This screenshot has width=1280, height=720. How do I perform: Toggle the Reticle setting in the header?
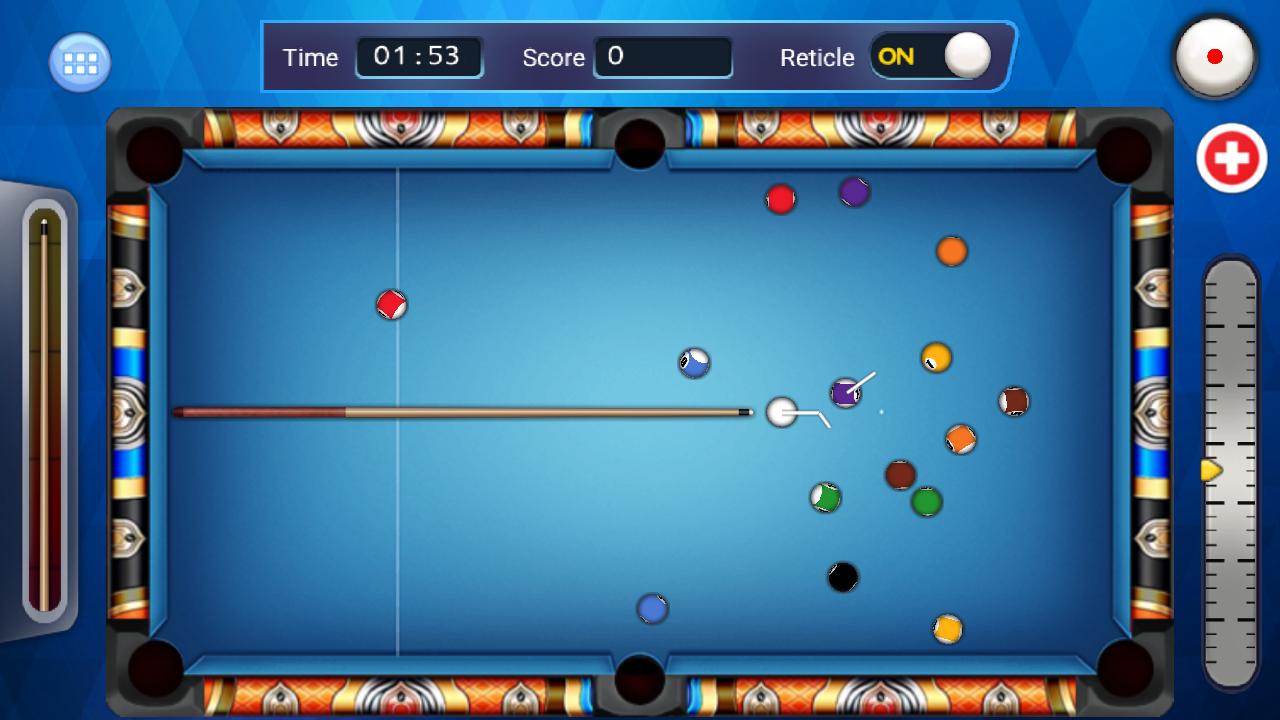tap(932, 57)
